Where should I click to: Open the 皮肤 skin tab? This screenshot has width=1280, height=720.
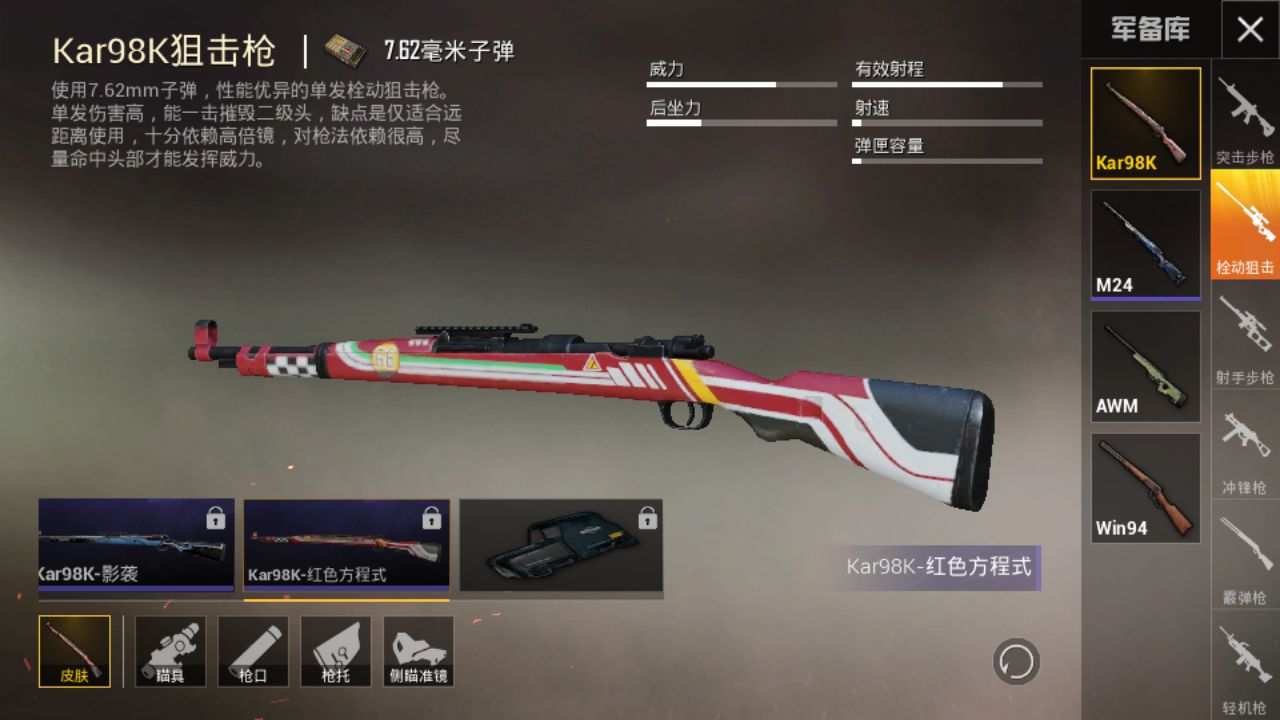[x=75, y=651]
